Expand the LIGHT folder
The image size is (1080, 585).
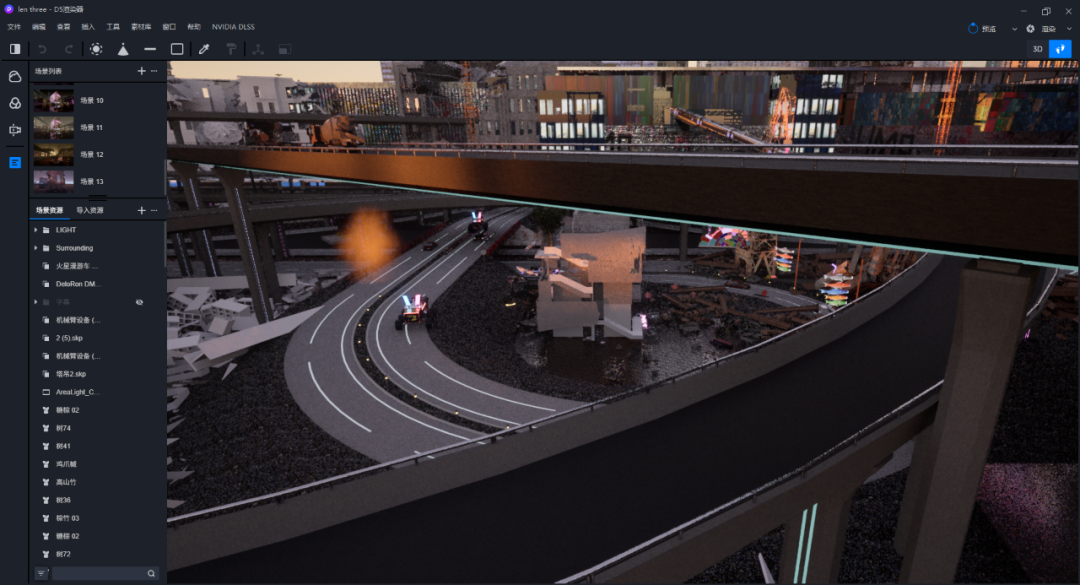pos(36,230)
